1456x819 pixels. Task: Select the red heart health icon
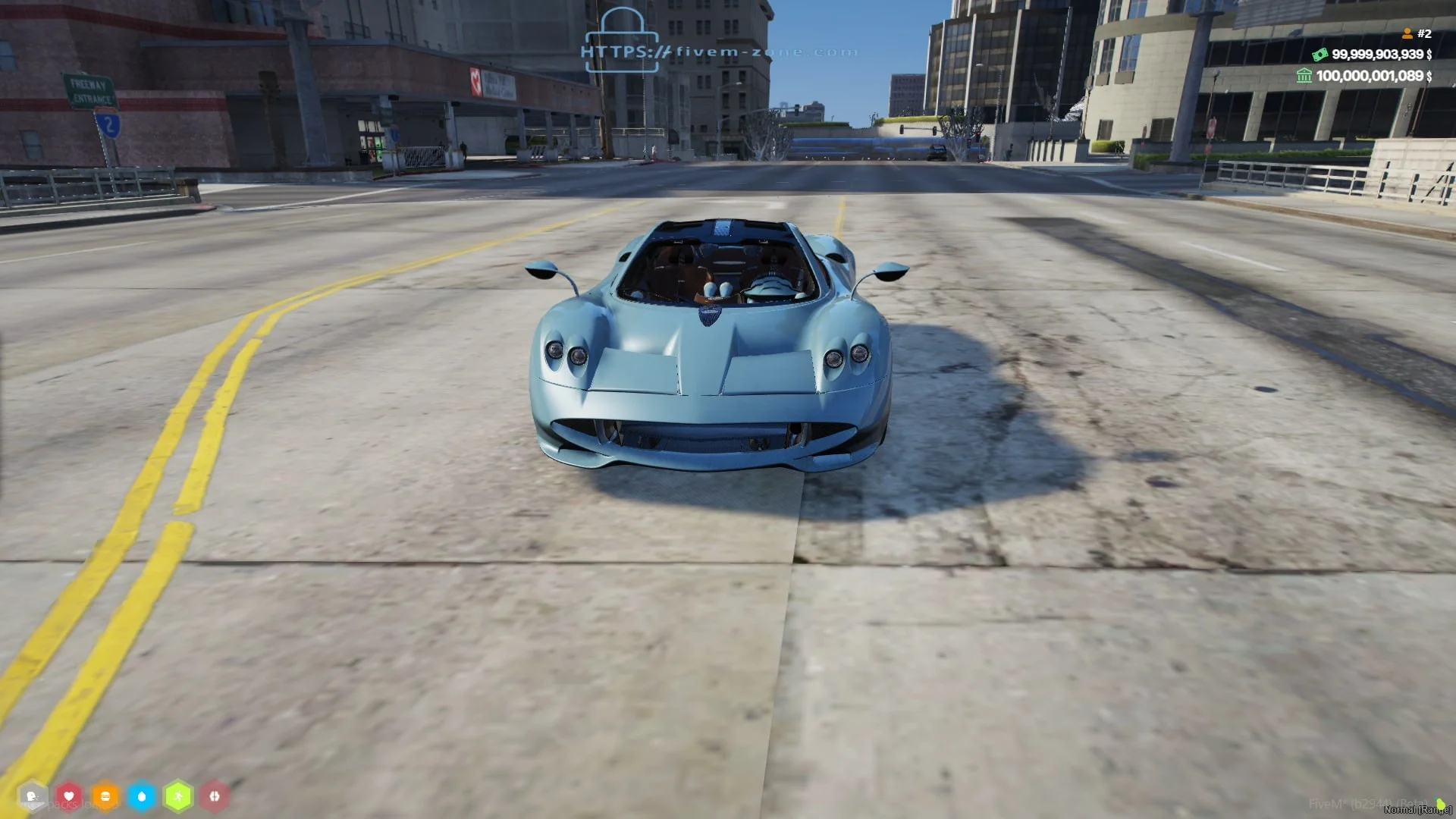(x=69, y=796)
